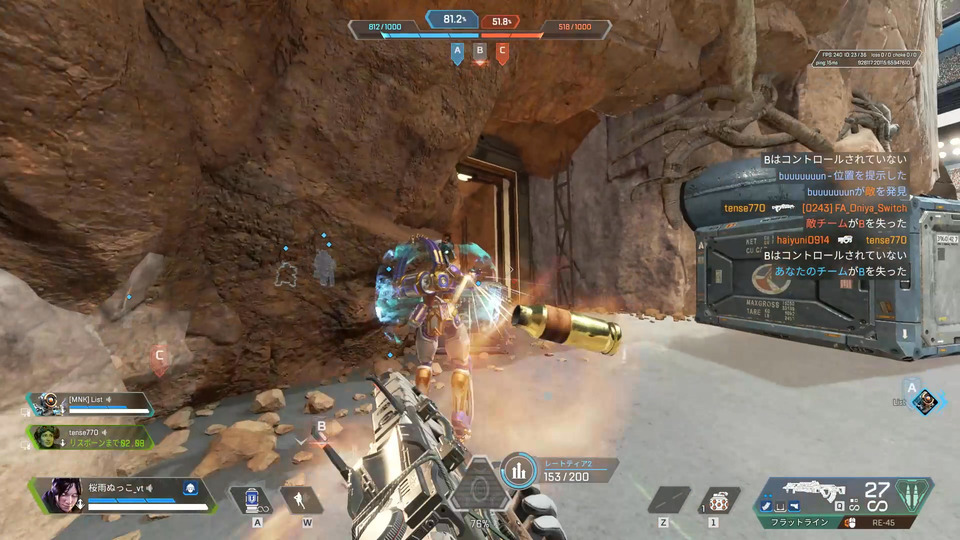The height and width of the screenshot is (540, 960).
Task: Select the Rating 2 tier icon
Action: [x=517, y=471]
